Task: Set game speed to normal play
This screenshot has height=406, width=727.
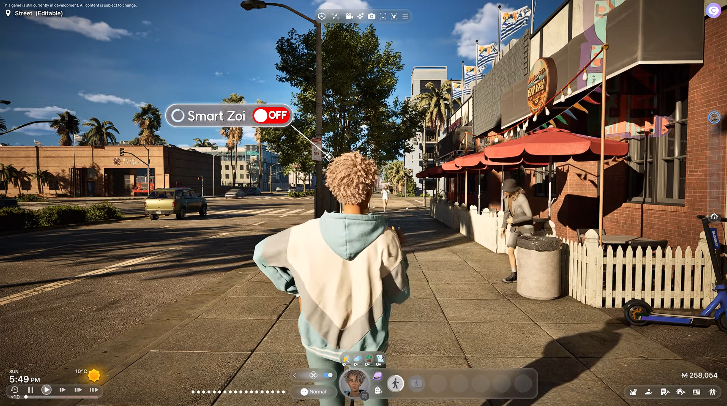Action: tap(45, 390)
